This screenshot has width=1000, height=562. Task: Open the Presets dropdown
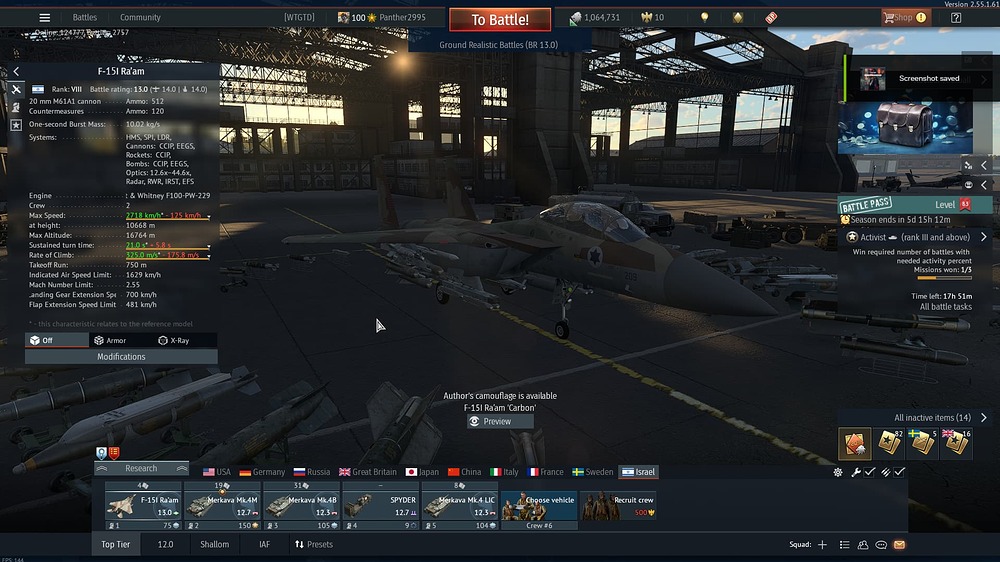313,545
